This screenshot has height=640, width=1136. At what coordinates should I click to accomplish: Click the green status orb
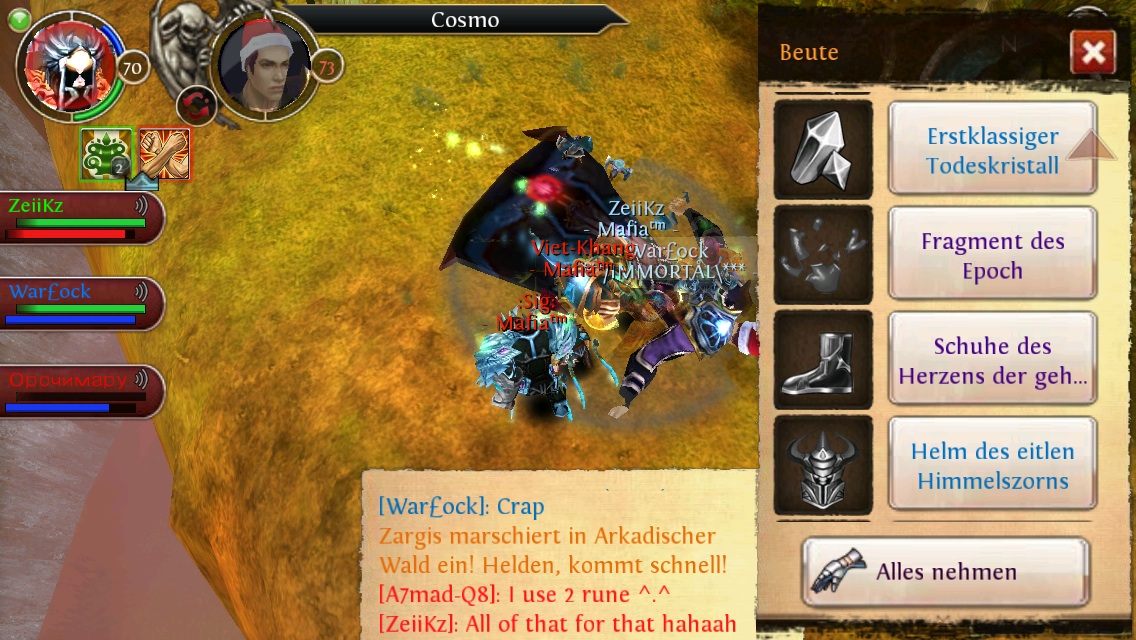(17, 20)
